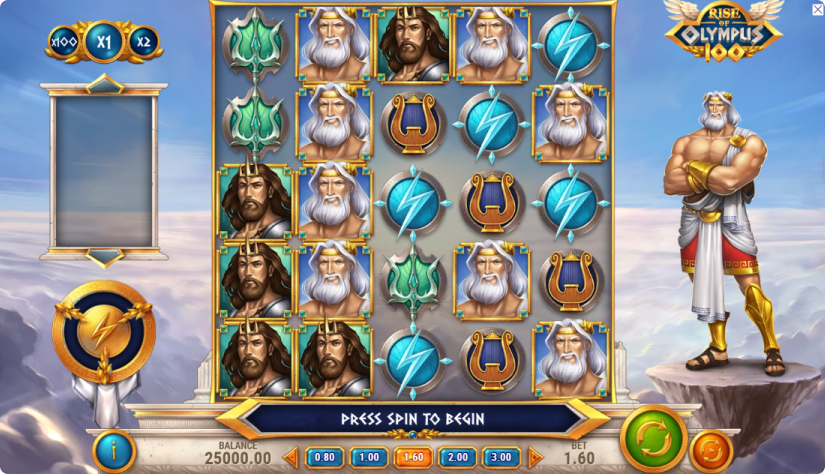Choose the 1.00 bet amount
This screenshot has width=825, height=474.
pyautogui.click(x=368, y=457)
